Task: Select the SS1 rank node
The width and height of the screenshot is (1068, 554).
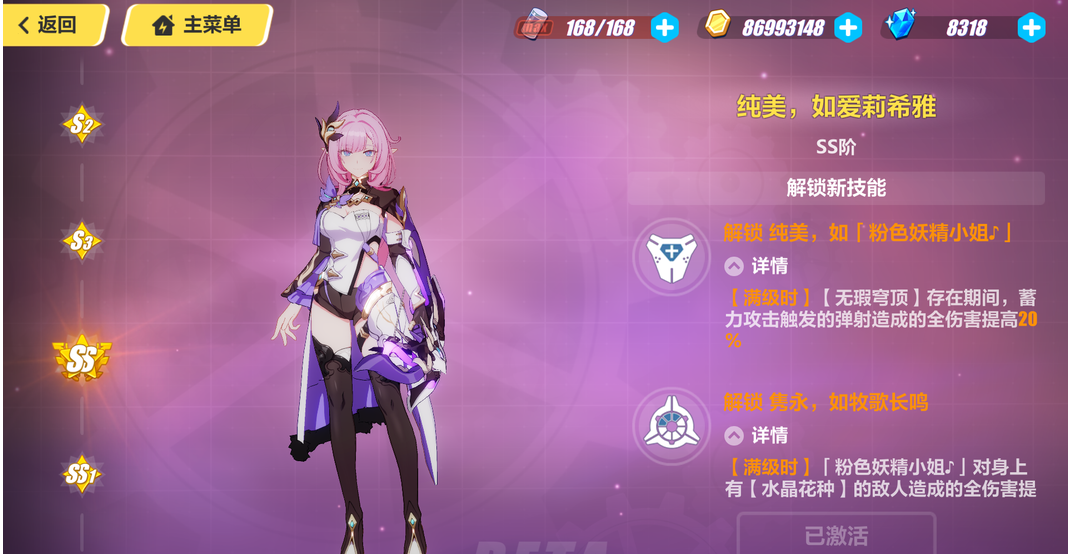Action: pyautogui.click(x=81, y=474)
